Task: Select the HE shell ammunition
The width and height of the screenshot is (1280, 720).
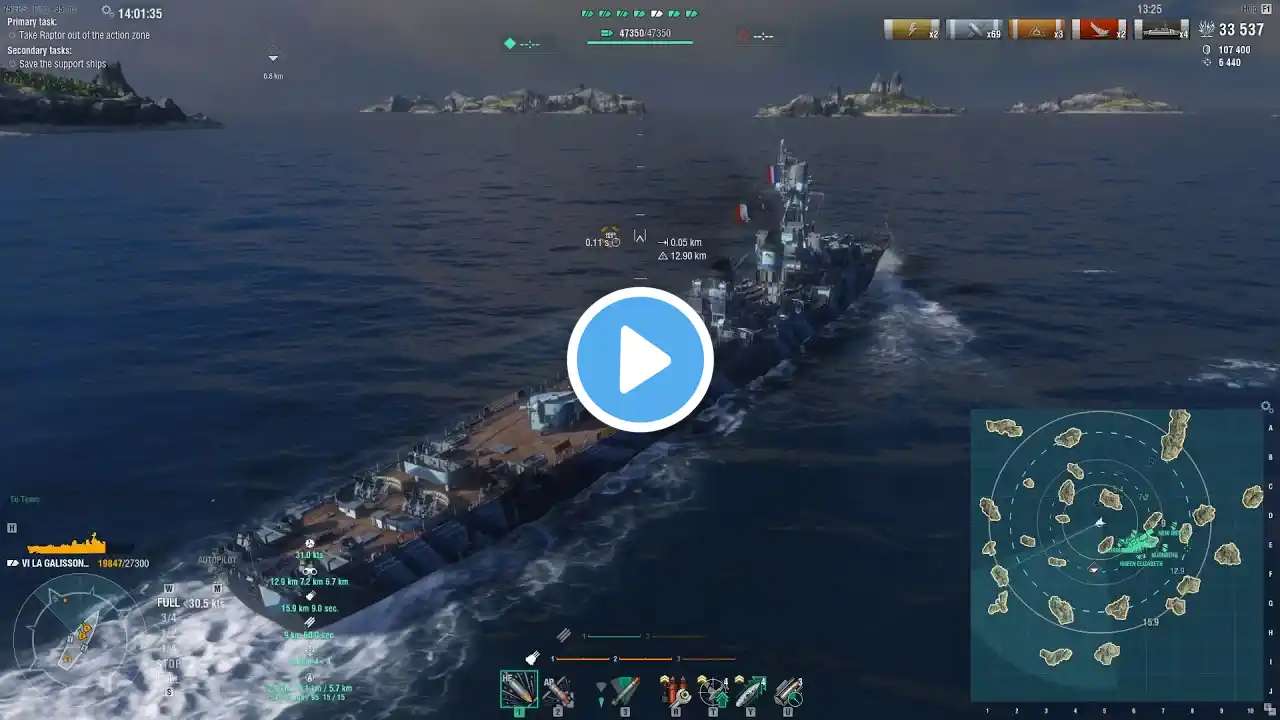Action: pos(518,690)
